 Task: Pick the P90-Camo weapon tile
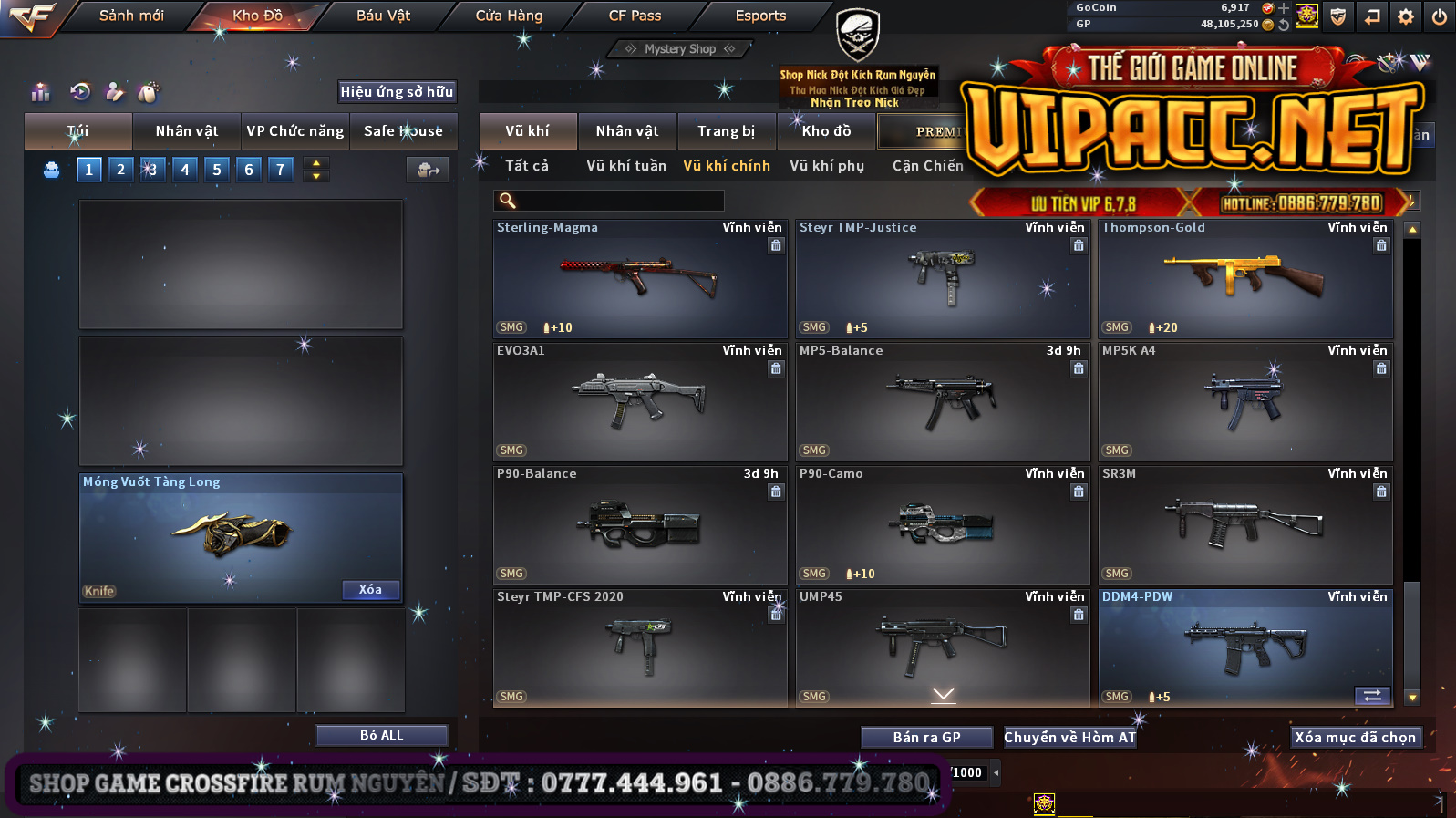(x=943, y=525)
